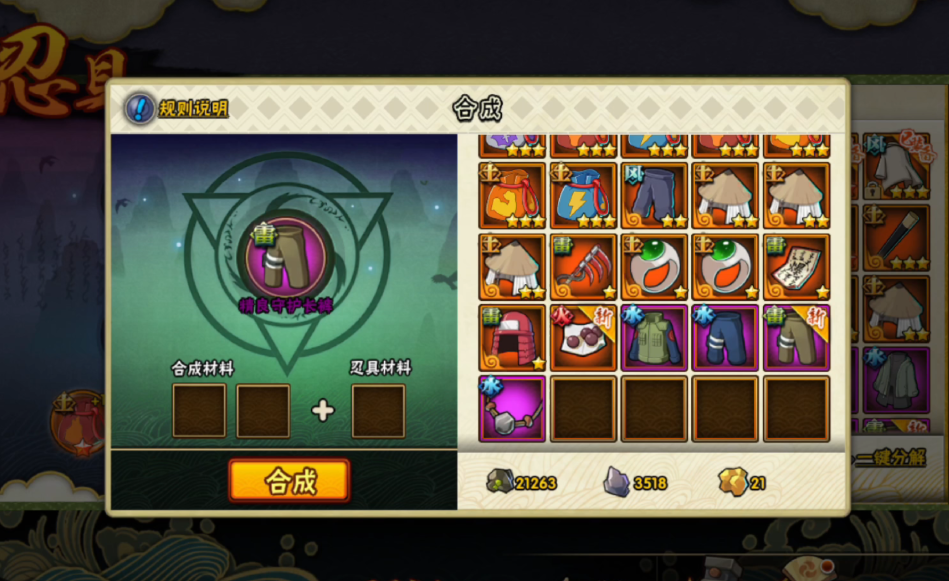Choose the red samurai helmet item
The image size is (949, 581).
point(512,338)
